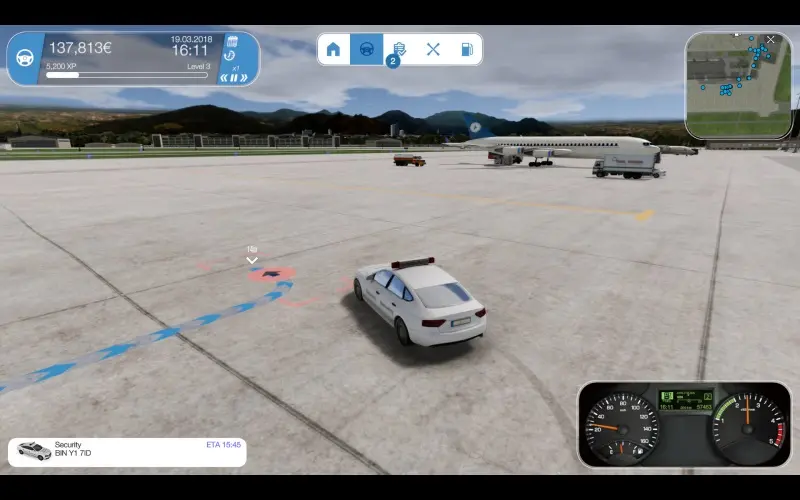800x500 pixels.
Task: Open the home tab in top toolbar
Action: coord(334,49)
